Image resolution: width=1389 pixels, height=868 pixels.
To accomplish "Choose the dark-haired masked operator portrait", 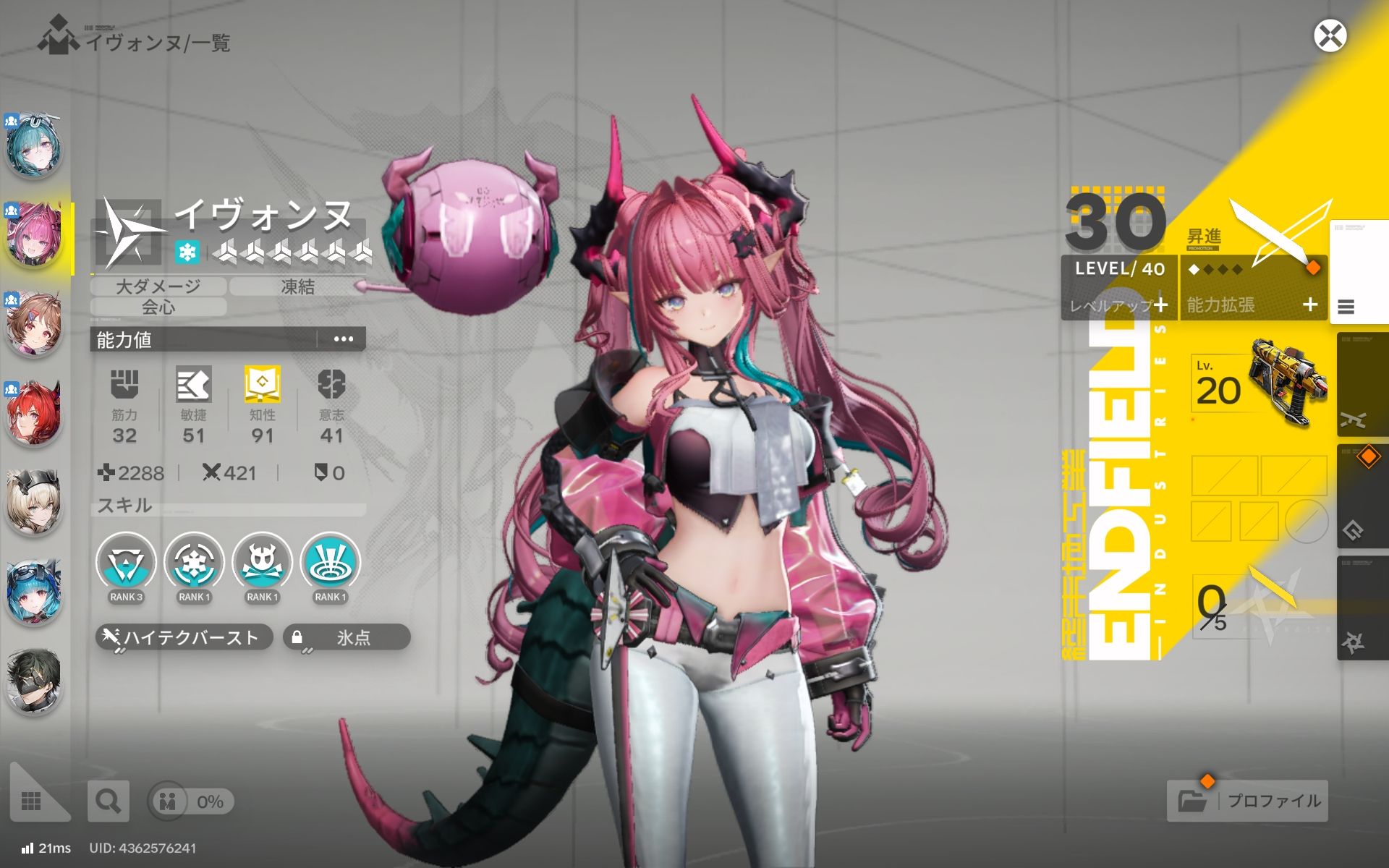I will coord(34,680).
